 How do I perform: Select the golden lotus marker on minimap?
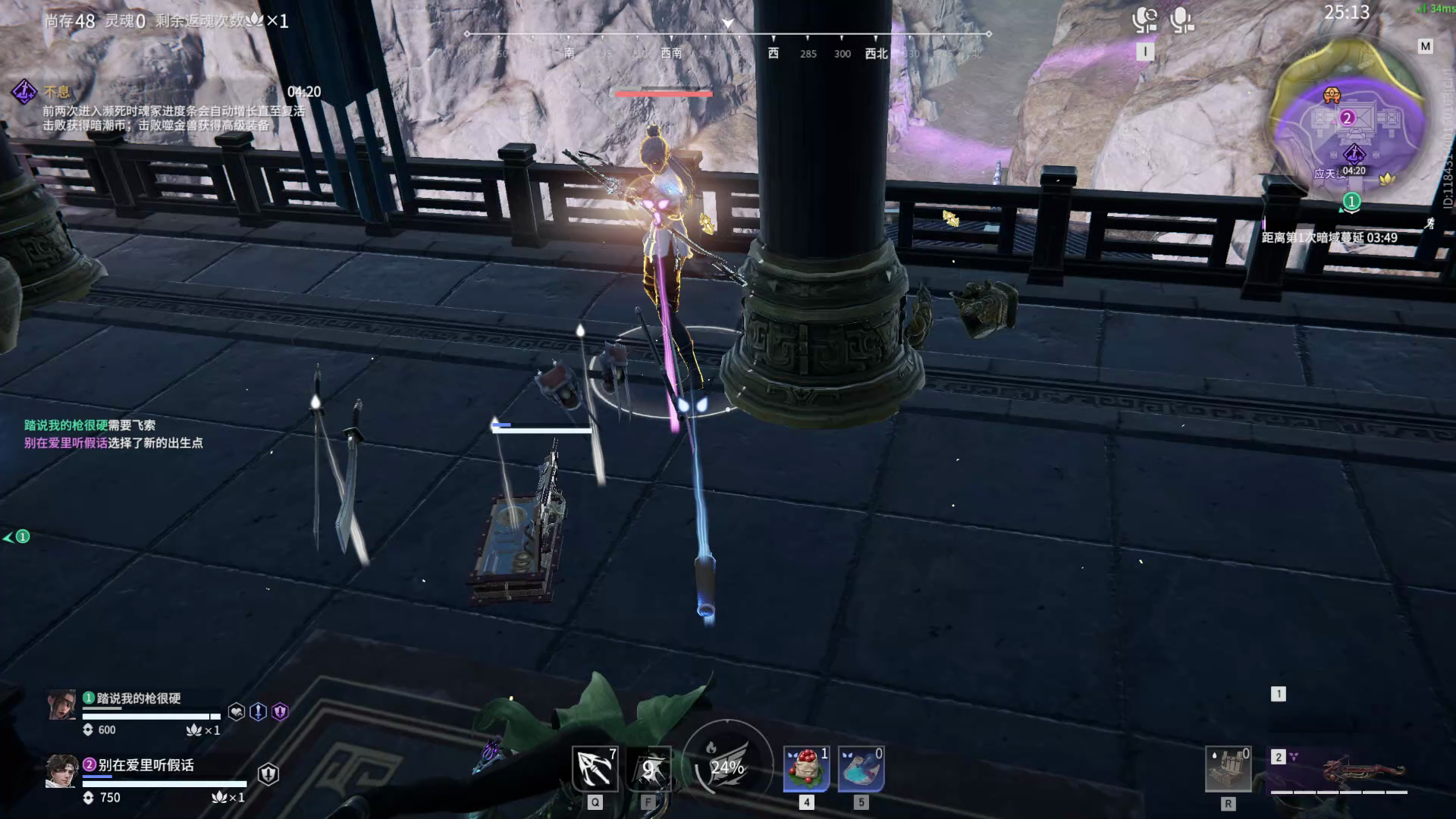tap(1387, 179)
